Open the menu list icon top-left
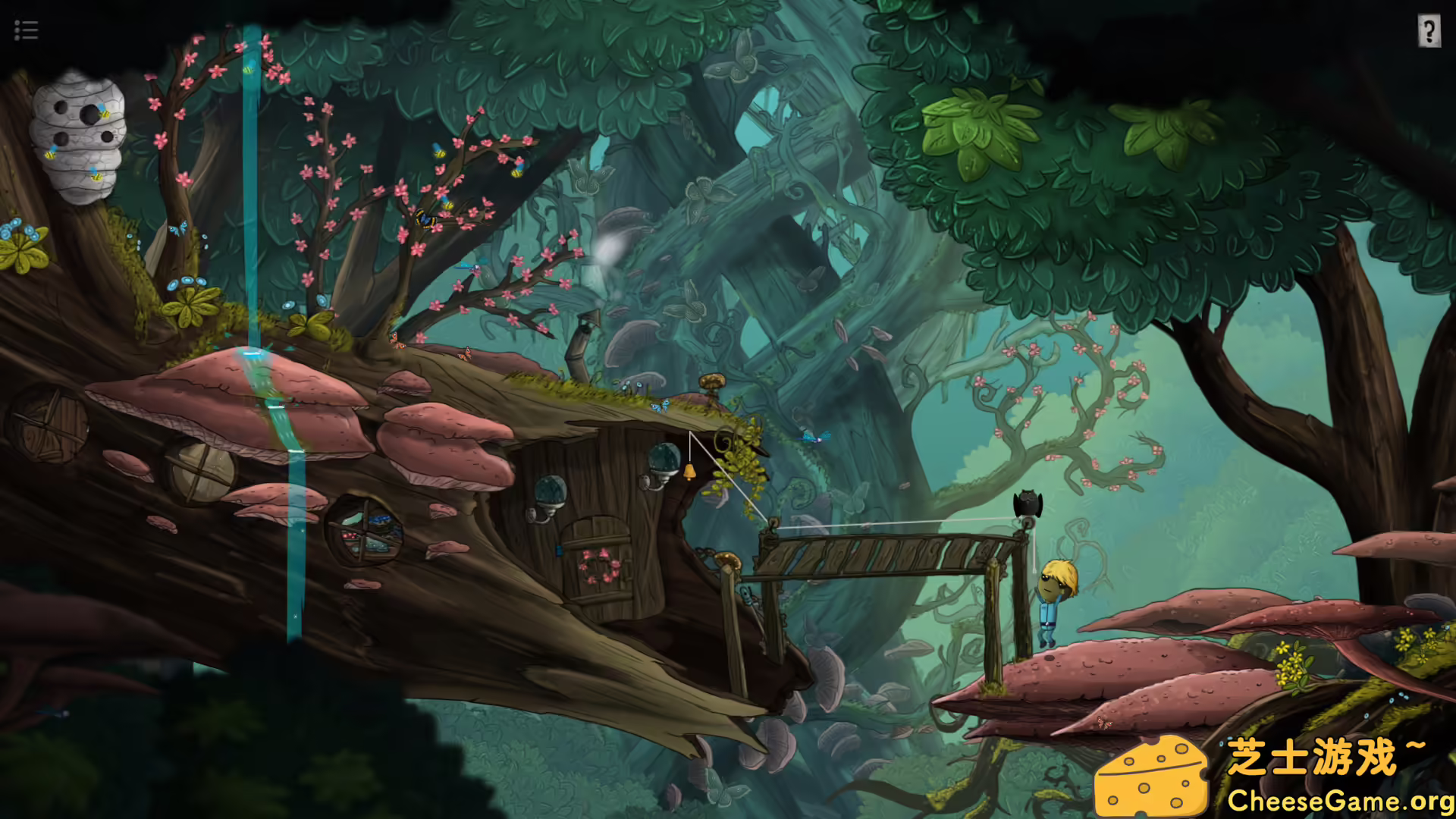 [25, 30]
